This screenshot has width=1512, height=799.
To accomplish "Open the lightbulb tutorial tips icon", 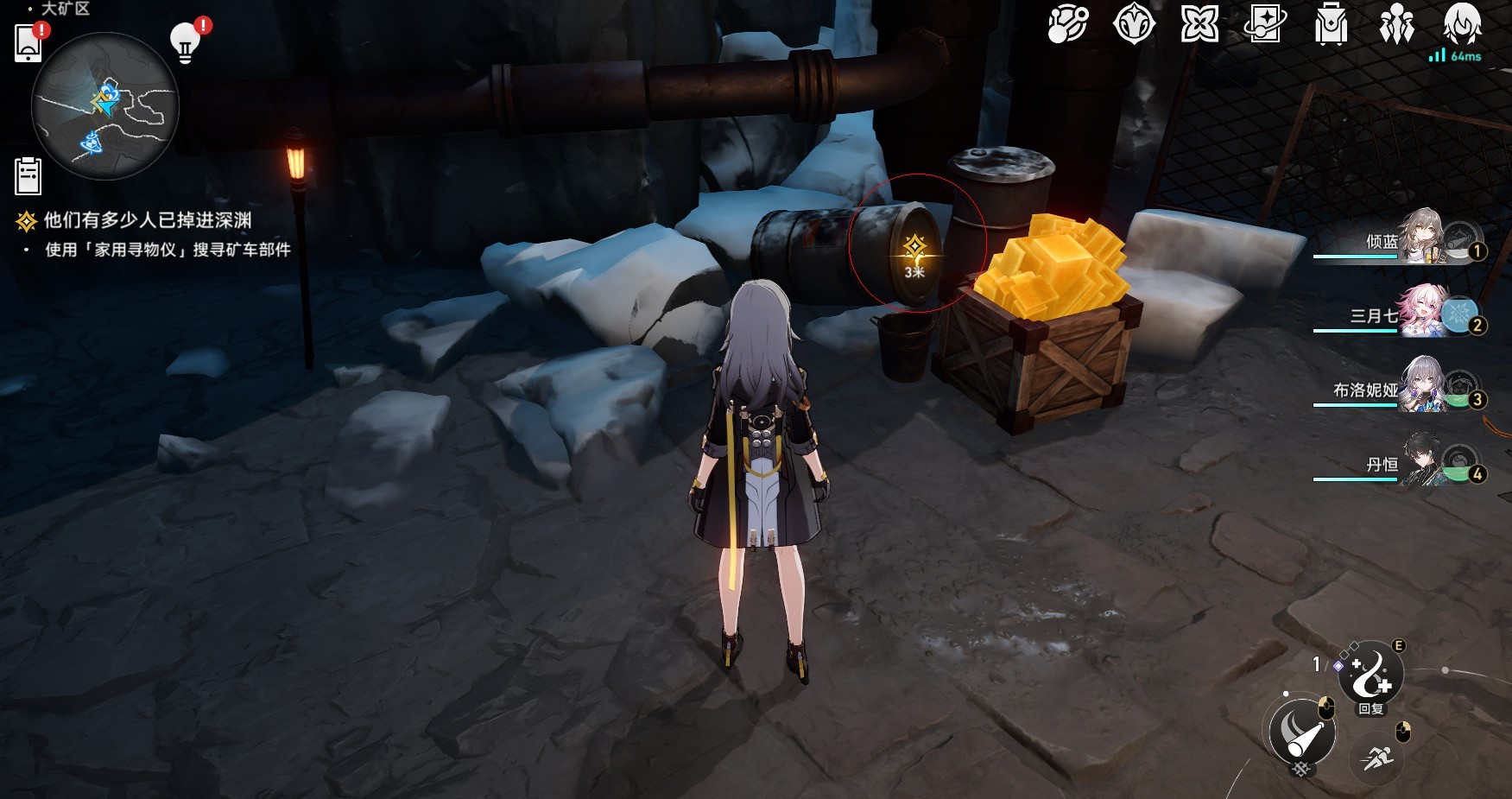I will pyautogui.click(x=186, y=41).
